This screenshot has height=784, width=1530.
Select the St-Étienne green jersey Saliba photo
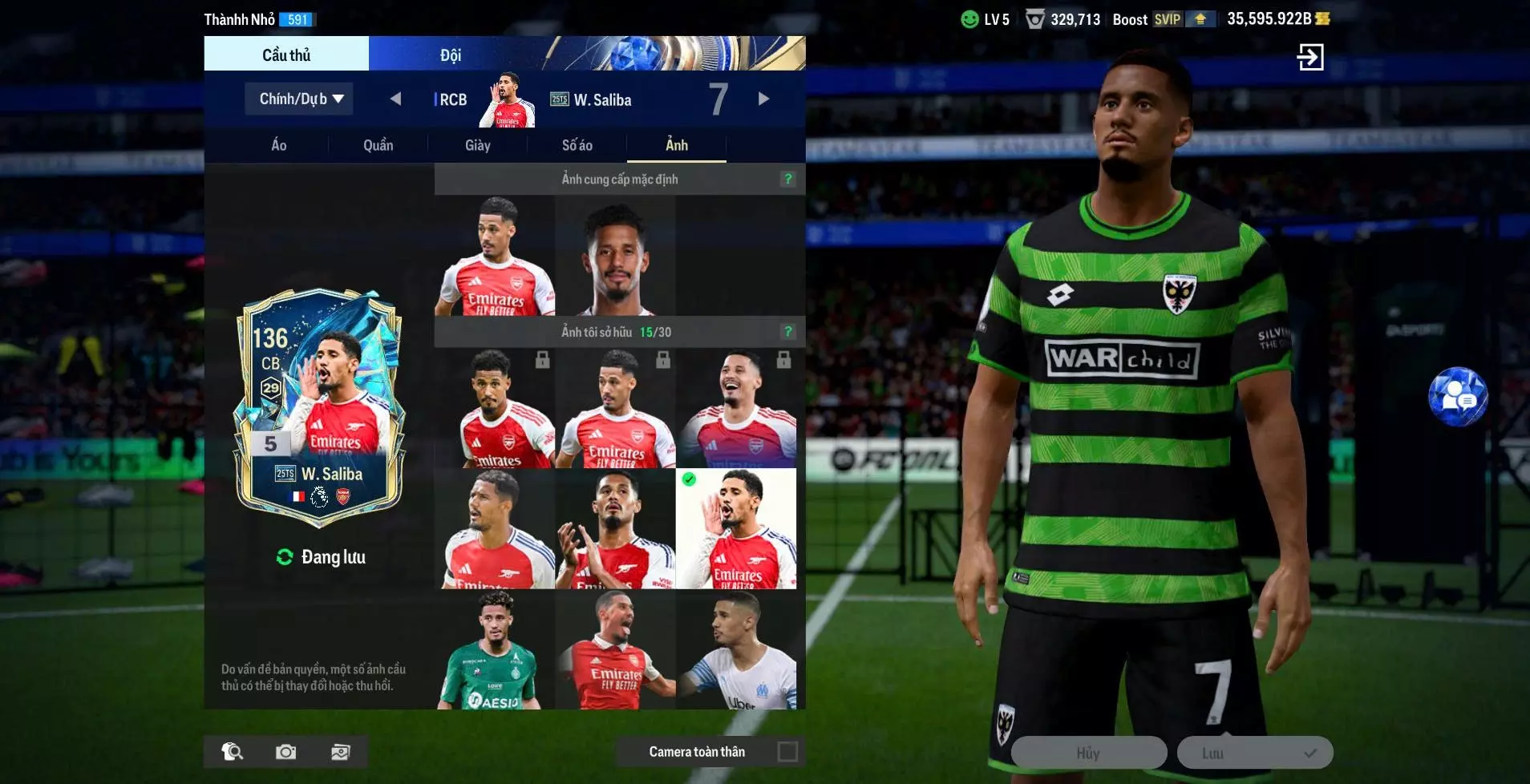coord(496,649)
